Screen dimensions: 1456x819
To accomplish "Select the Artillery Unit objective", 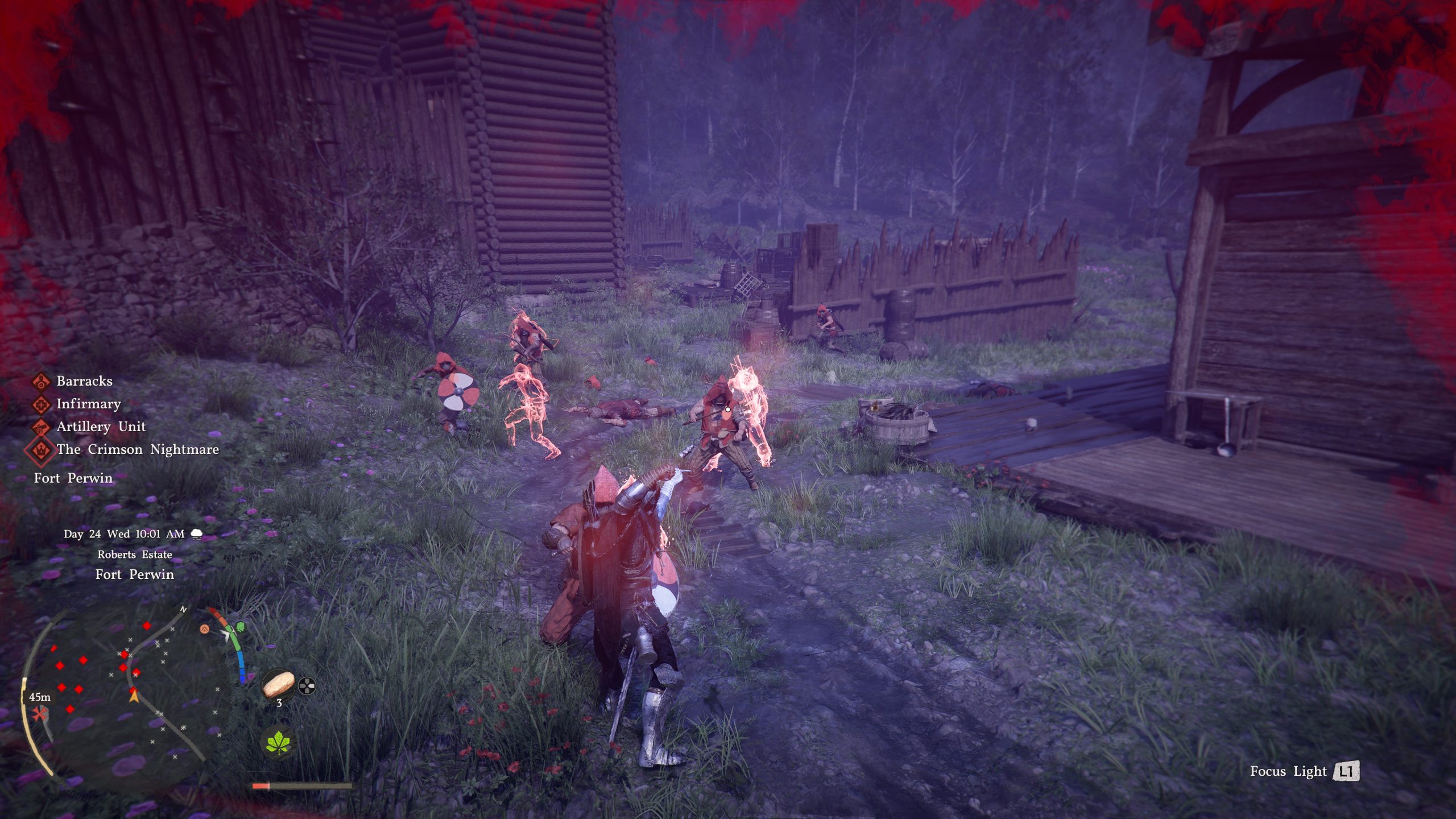I will click(x=101, y=427).
